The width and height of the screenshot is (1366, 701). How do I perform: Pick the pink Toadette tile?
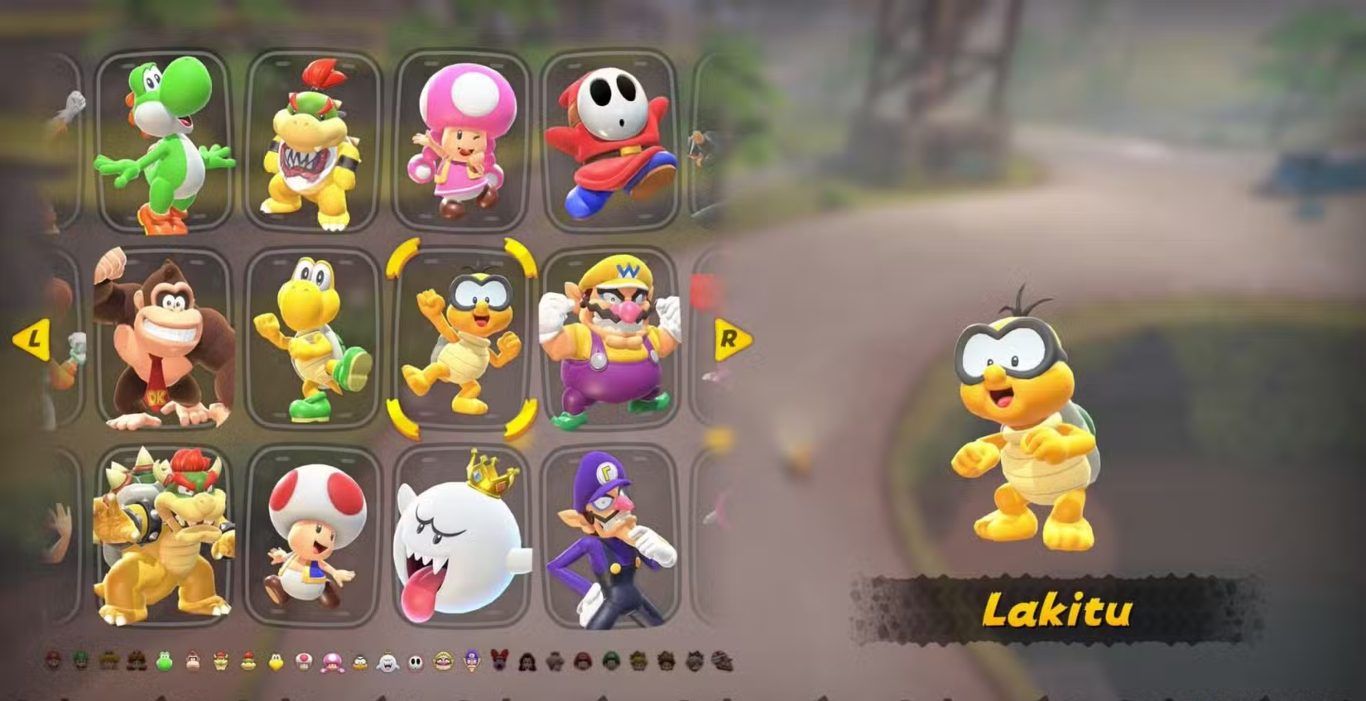(x=461, y=140)
